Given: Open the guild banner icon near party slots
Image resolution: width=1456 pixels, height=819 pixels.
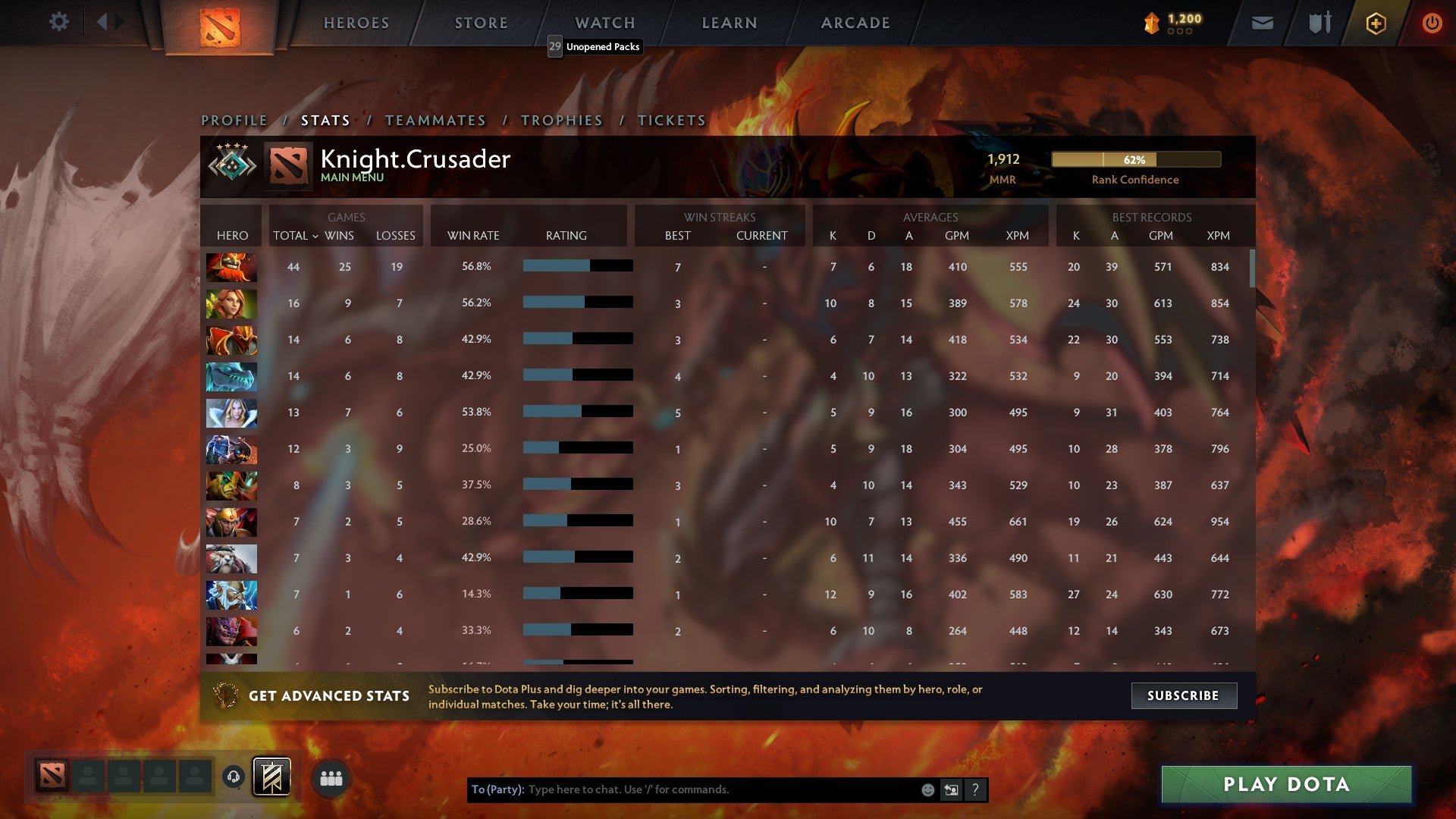Looking at the screenshot, I should point(273,776).
